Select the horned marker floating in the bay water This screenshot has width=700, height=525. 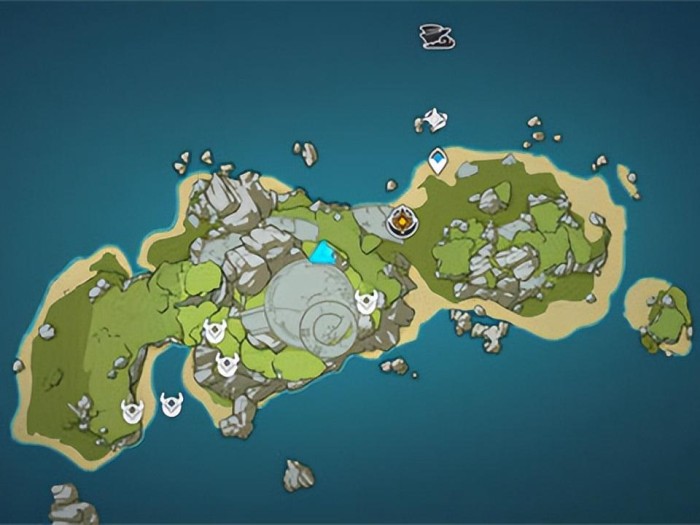(172, 405)
